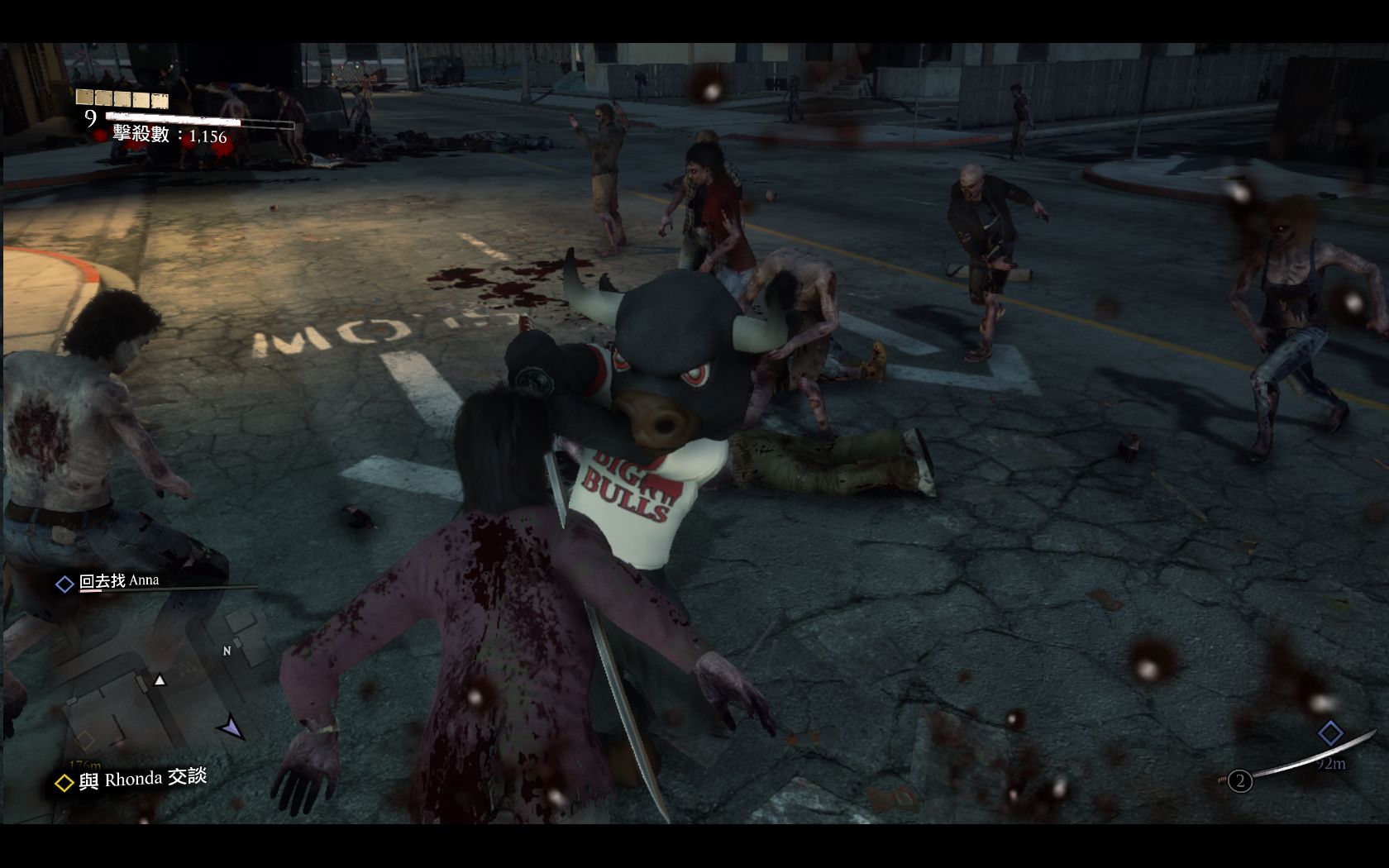Open the minimap
1389x868 pixels.
157,694
